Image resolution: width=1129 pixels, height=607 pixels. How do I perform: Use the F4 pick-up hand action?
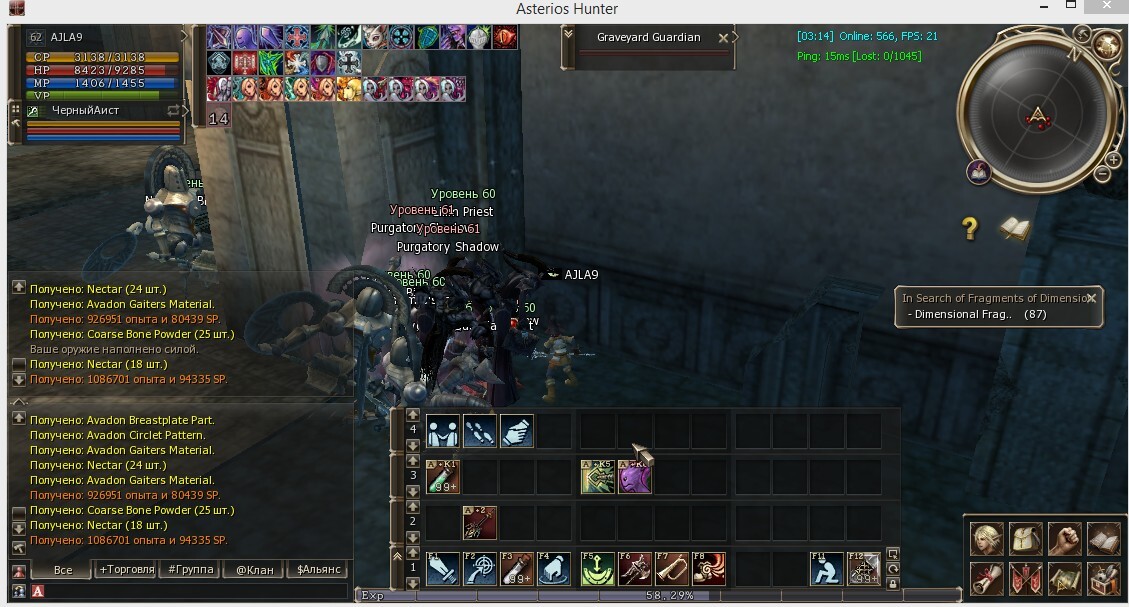(x=555, y=569)
